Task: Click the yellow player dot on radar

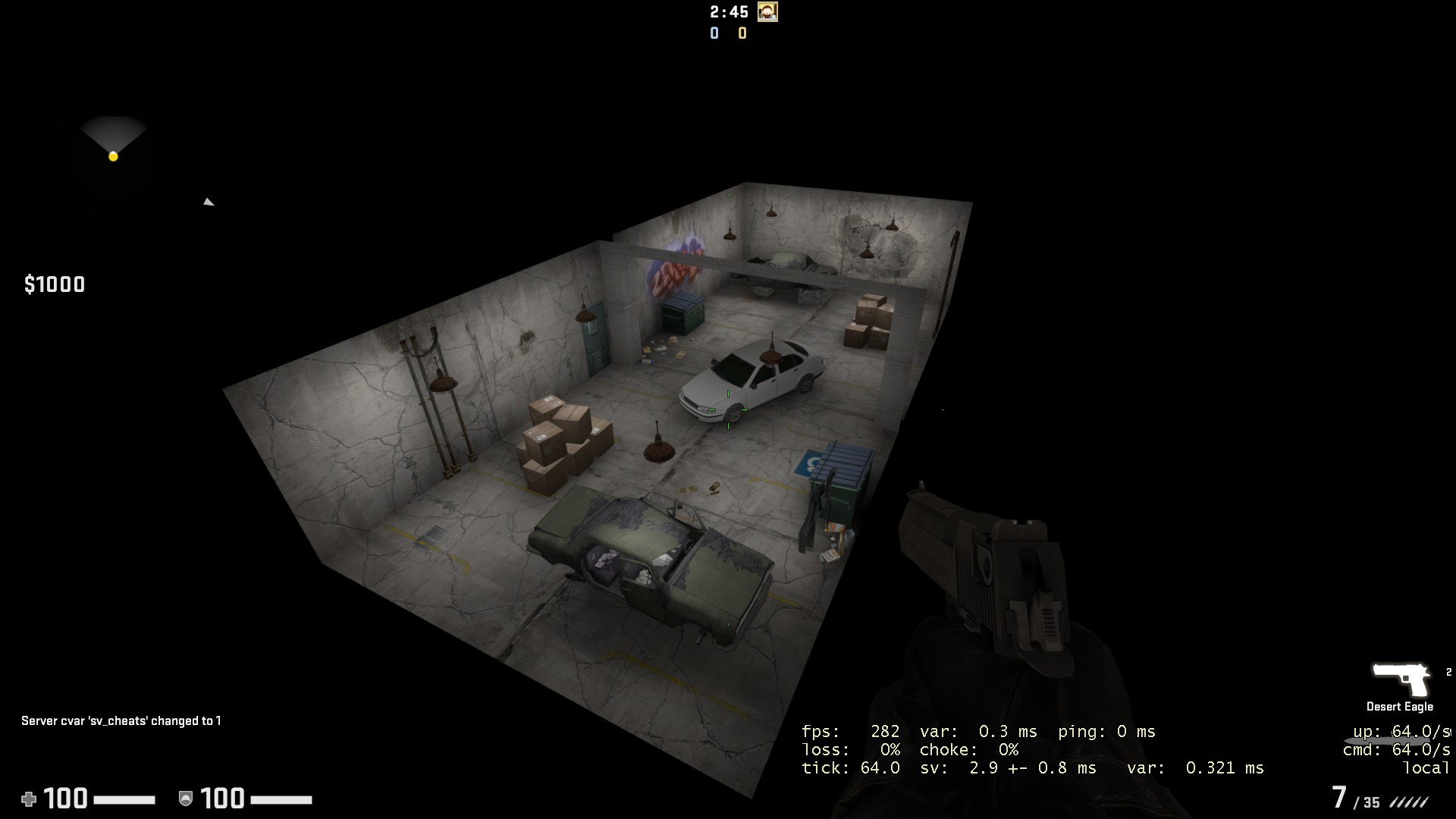Action: 114,155
